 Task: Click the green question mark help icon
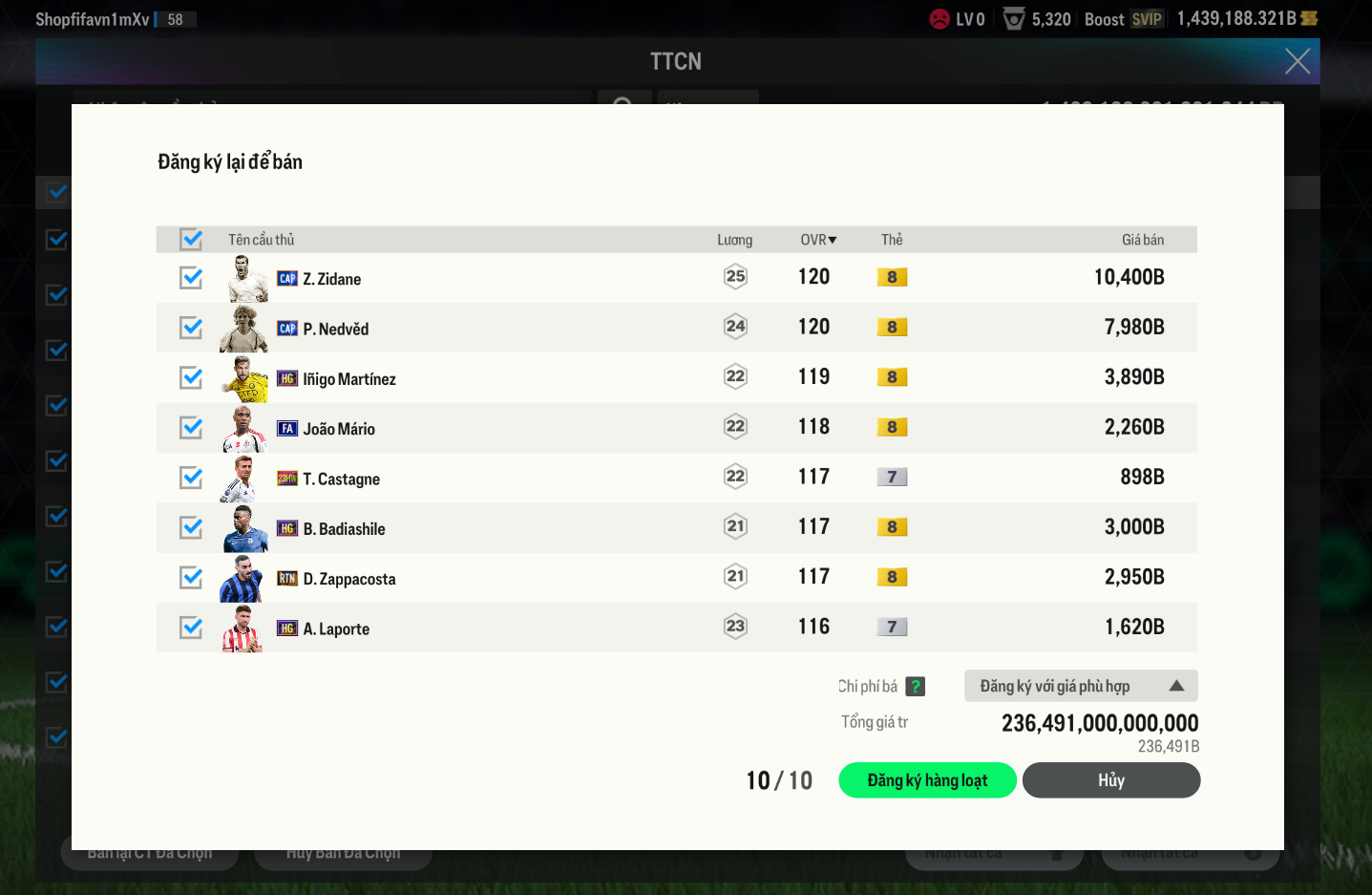915,686
